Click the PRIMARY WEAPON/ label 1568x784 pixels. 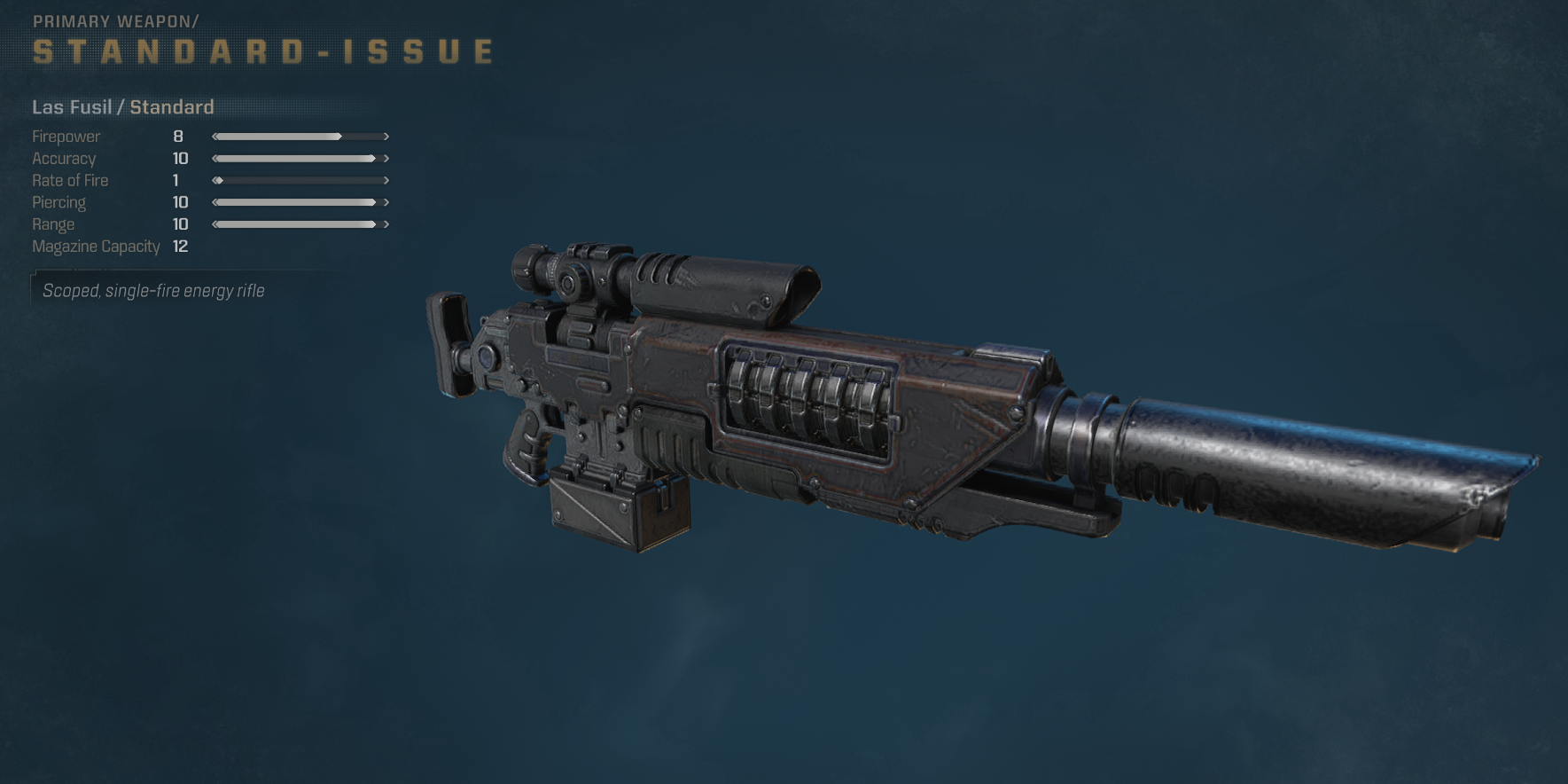pyautogui.click(x=115, y=20)
